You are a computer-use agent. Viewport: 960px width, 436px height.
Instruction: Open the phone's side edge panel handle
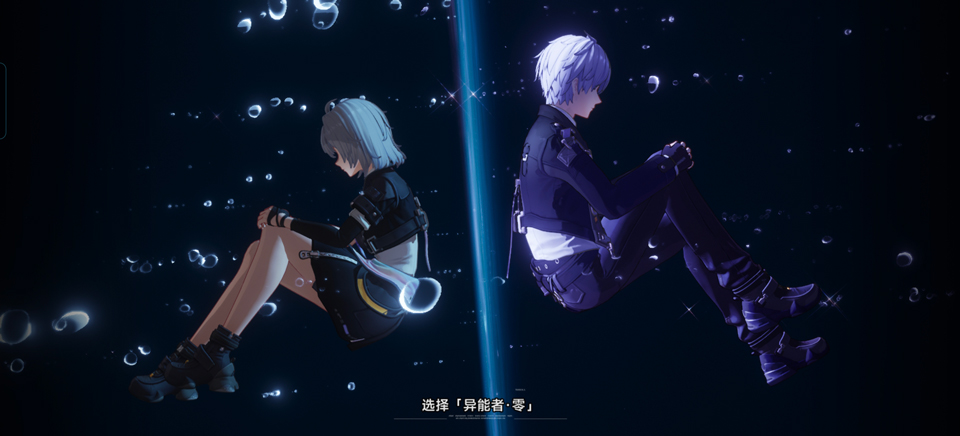3,100
